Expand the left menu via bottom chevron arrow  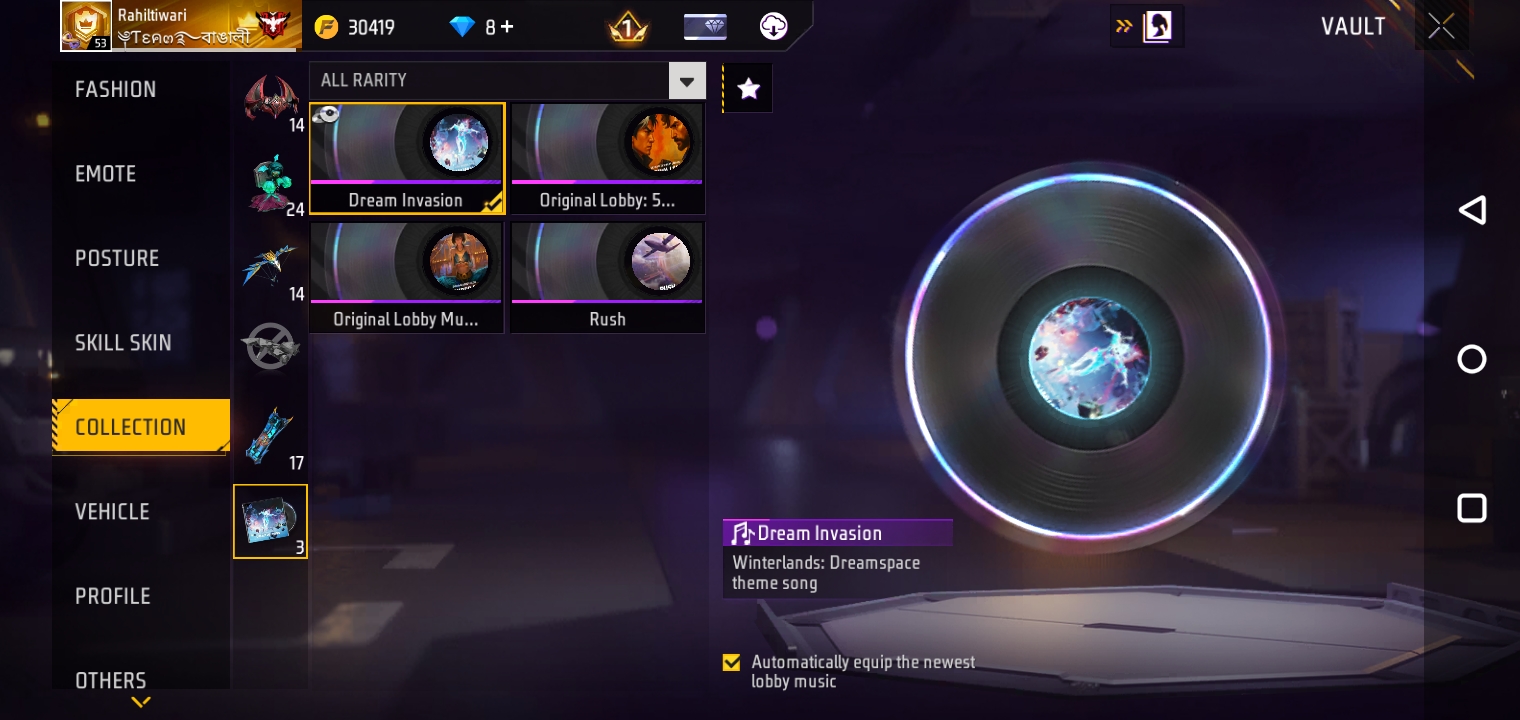click(x=140, y=702)
